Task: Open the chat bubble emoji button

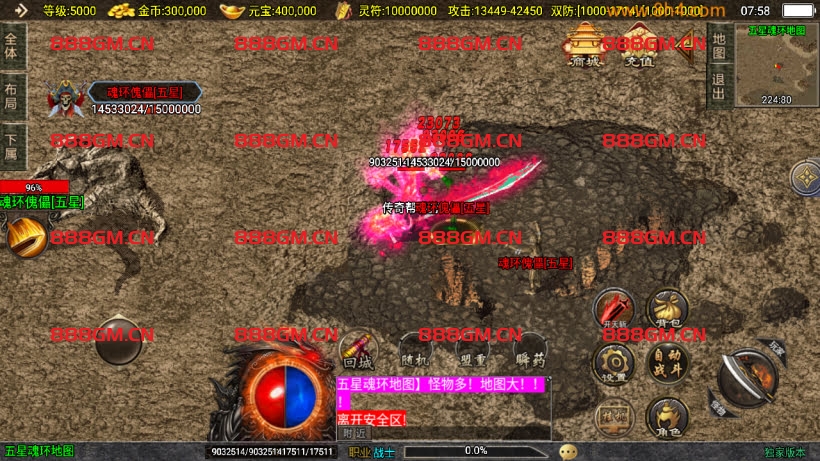Action: (x=568, y=452)
